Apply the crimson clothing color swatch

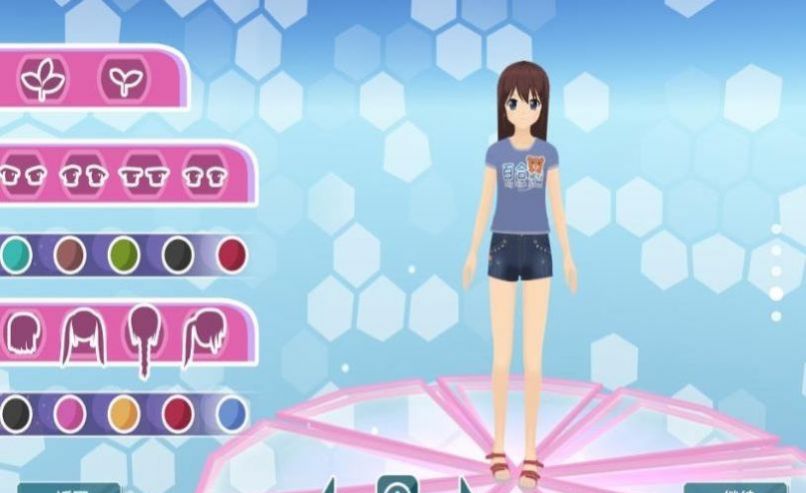pos(231,255)
